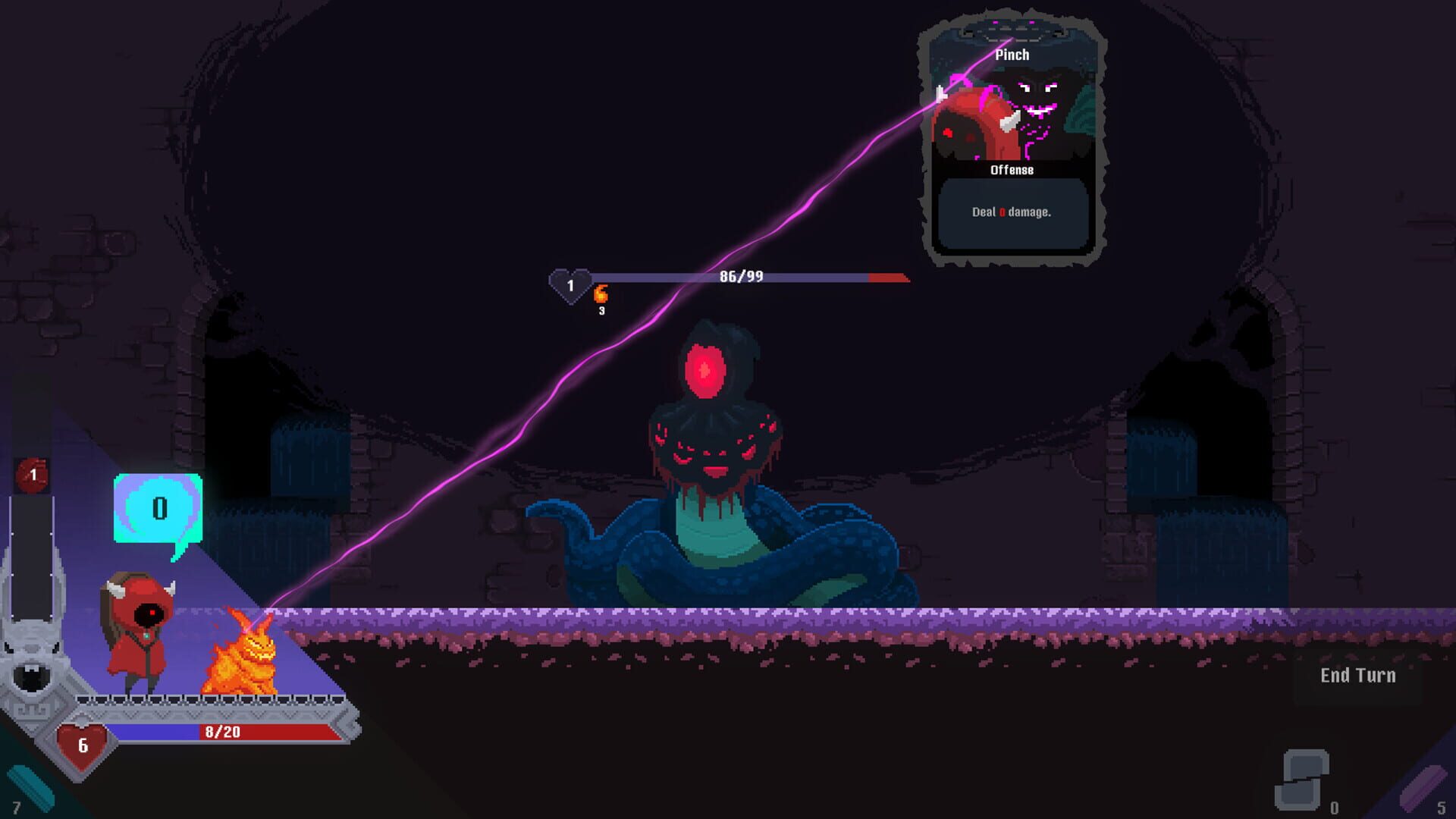Click the Offense label on the Pinch card

click(1014, 170)
